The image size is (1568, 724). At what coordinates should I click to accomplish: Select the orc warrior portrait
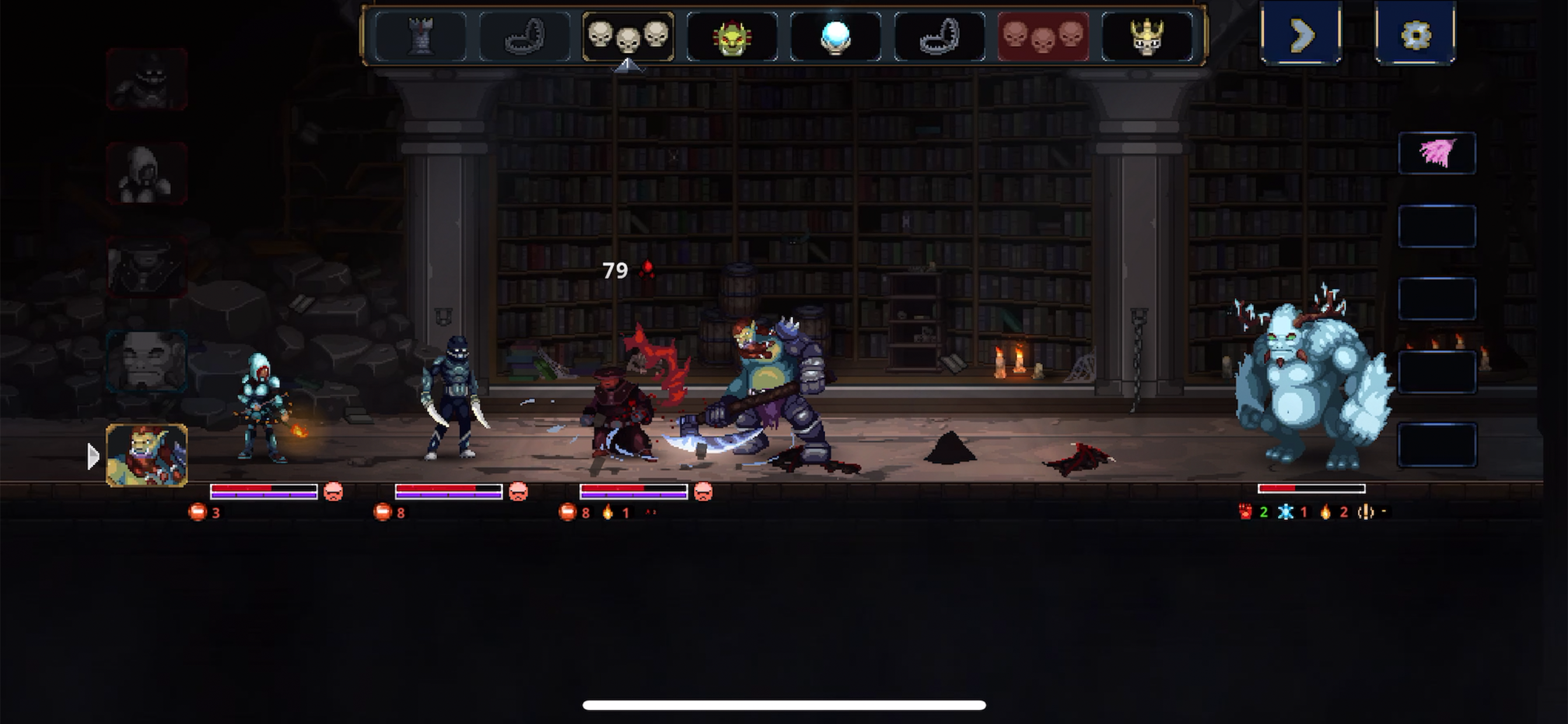[x=146, y=455]
